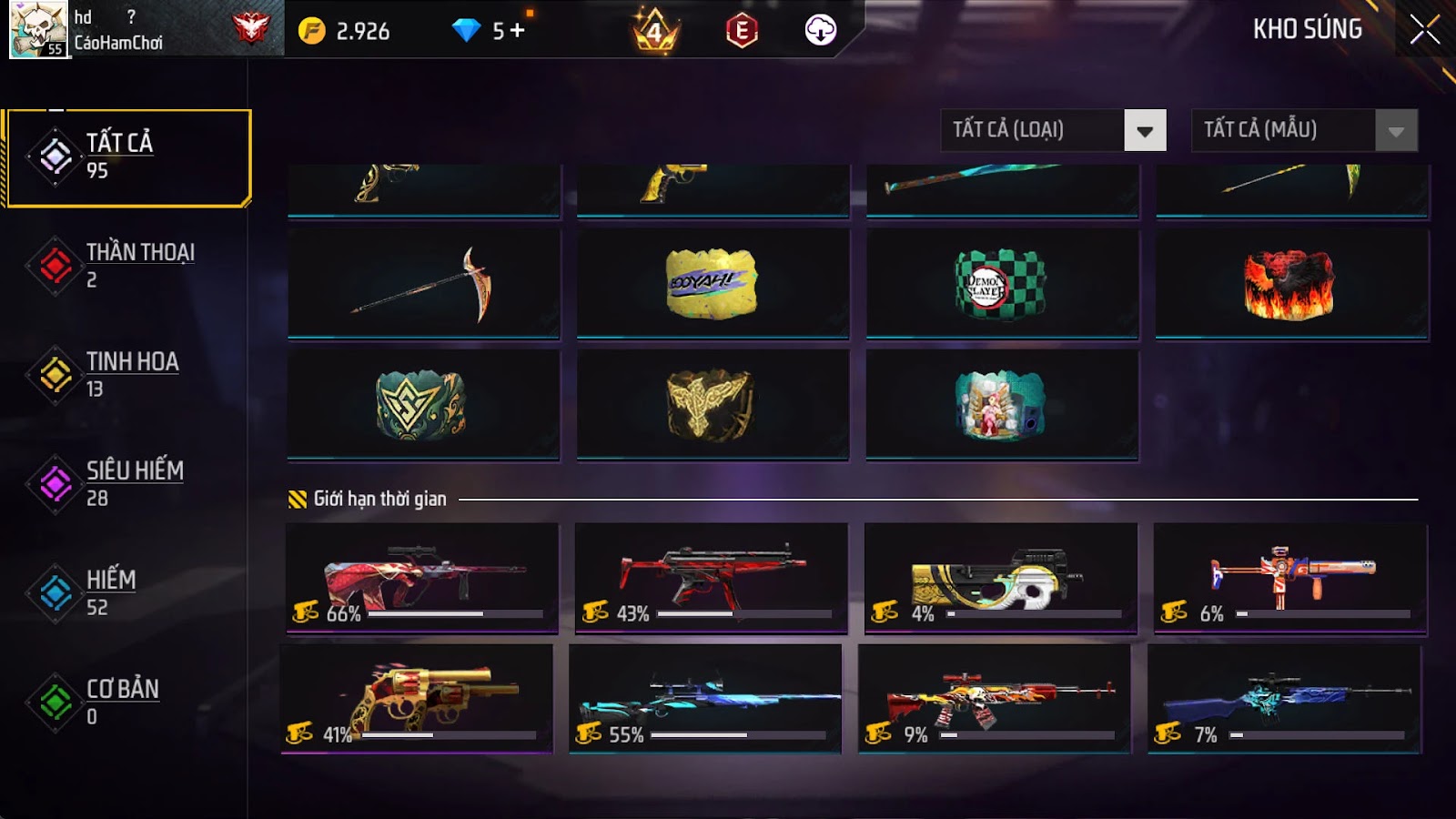This screenshot has height=819, width=1456.
Task: Open the red time-limited rifle at 66%
Action: (x=422, y=578)
